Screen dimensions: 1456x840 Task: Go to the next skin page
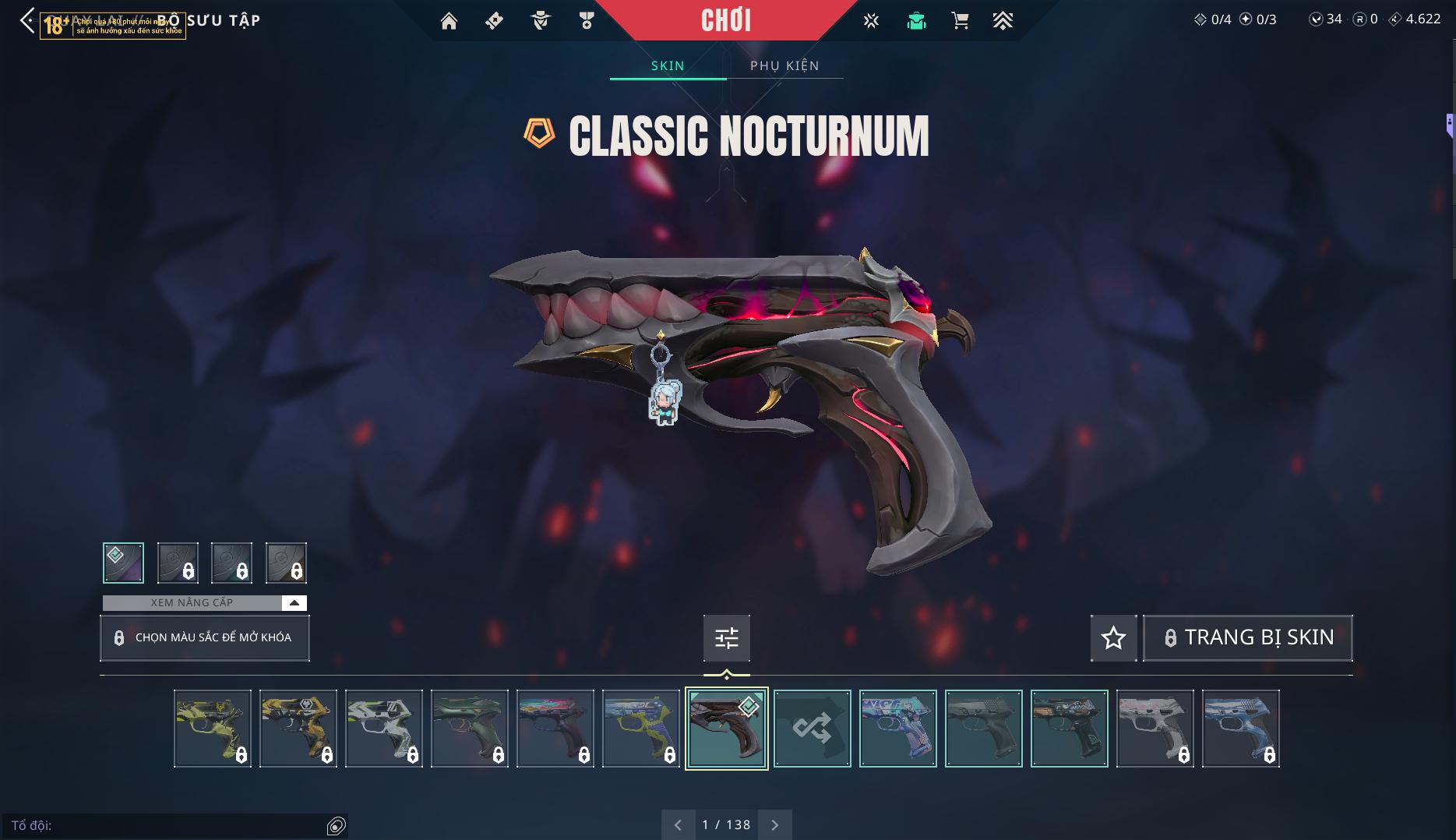pos(774,824)
